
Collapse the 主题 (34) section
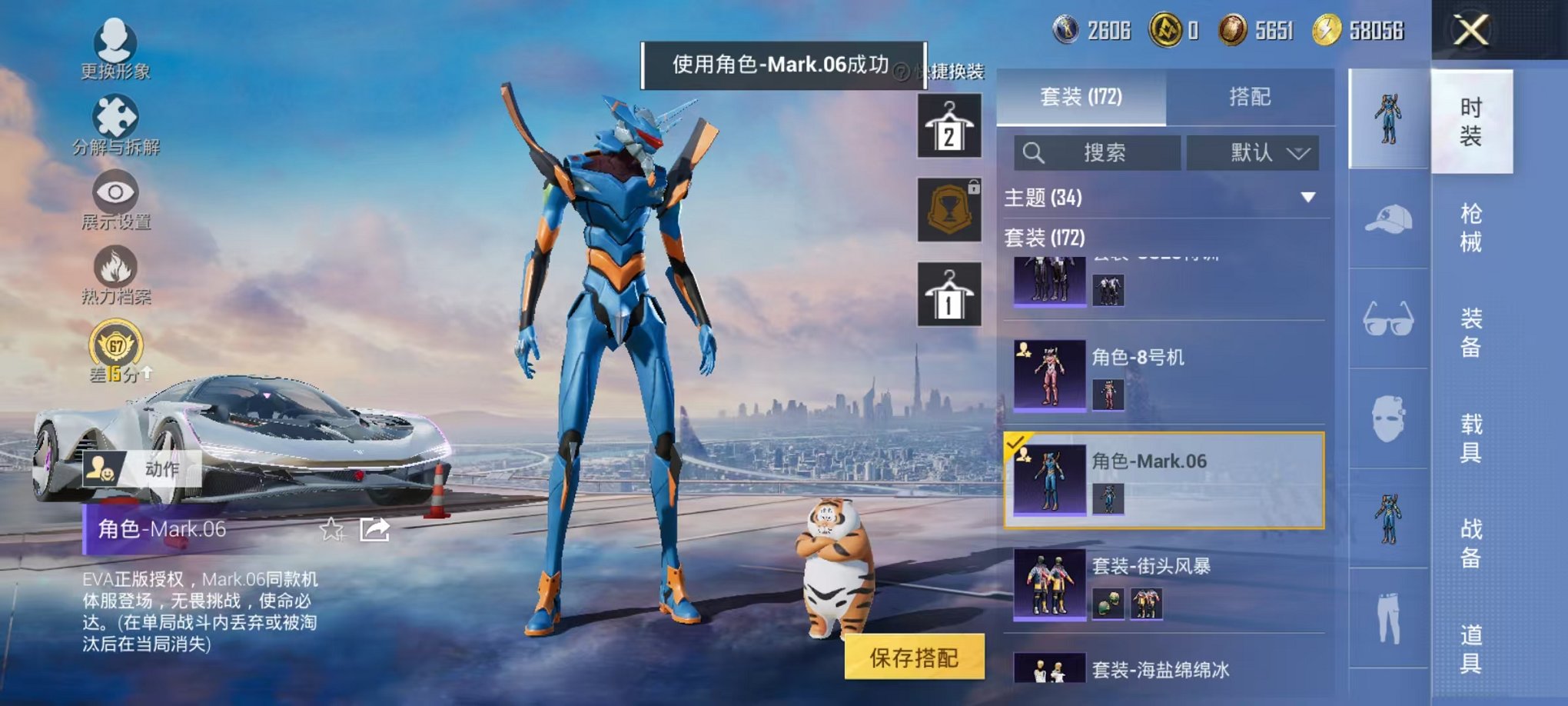(1307, 198)
